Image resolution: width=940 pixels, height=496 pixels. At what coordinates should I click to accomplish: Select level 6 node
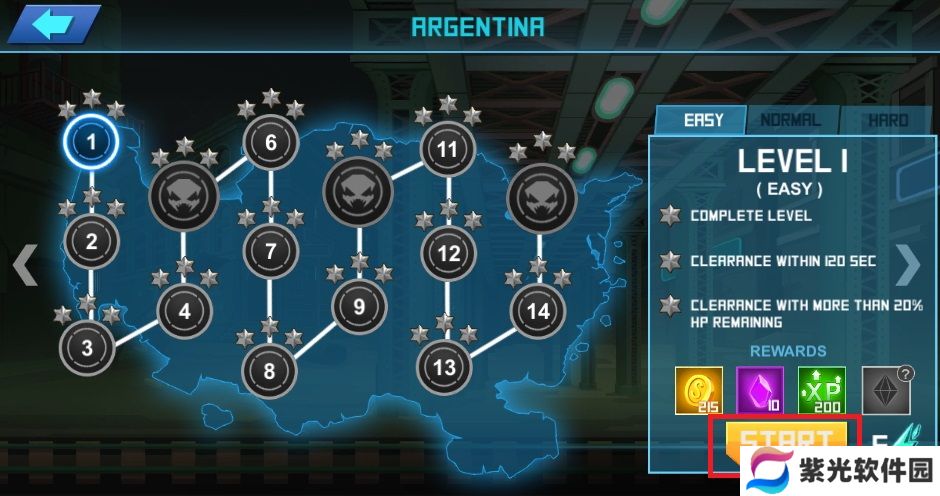[x=271, y=143]
